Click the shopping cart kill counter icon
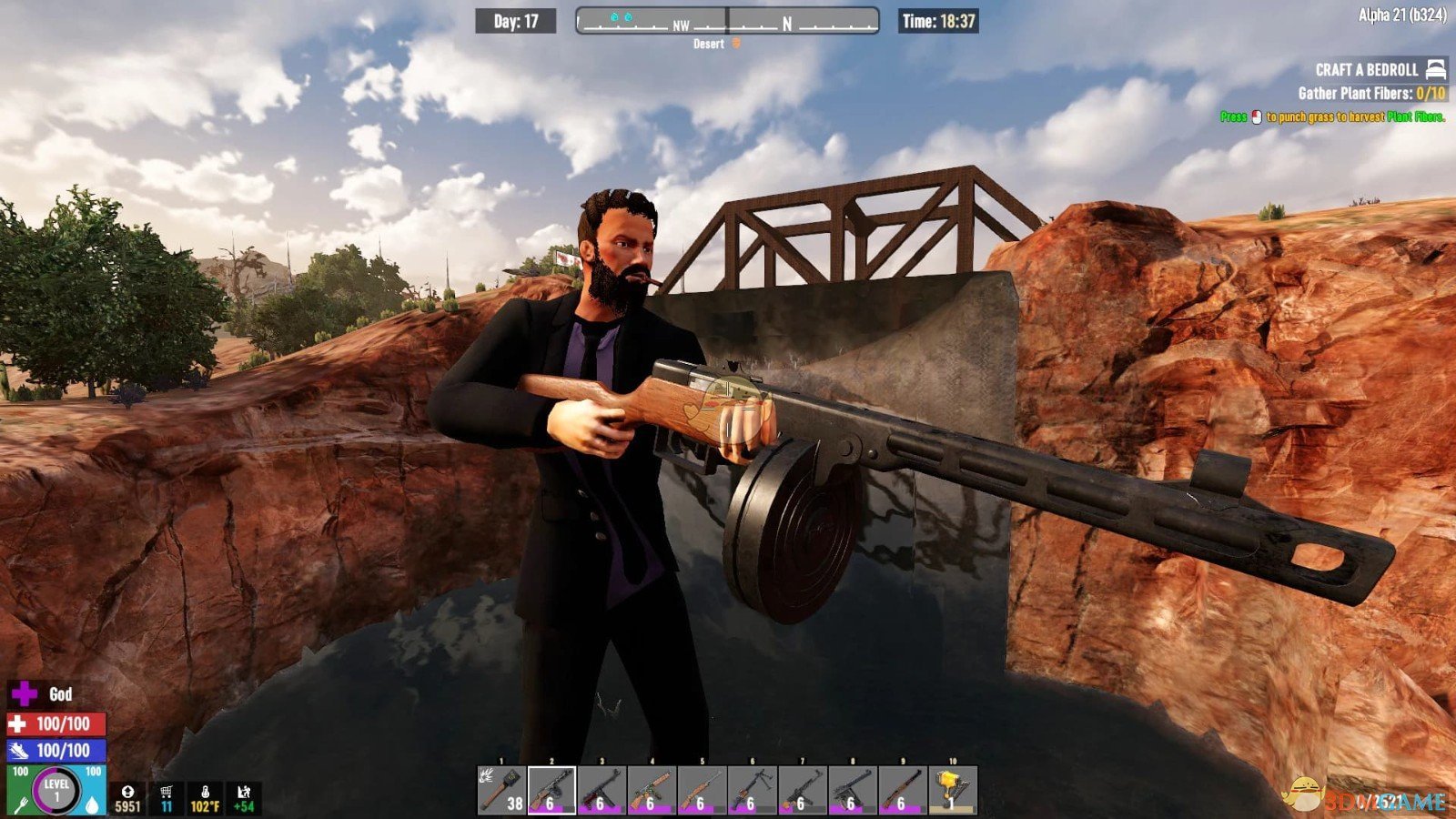This screenshot has height=819, width=1456. point(167,792)
